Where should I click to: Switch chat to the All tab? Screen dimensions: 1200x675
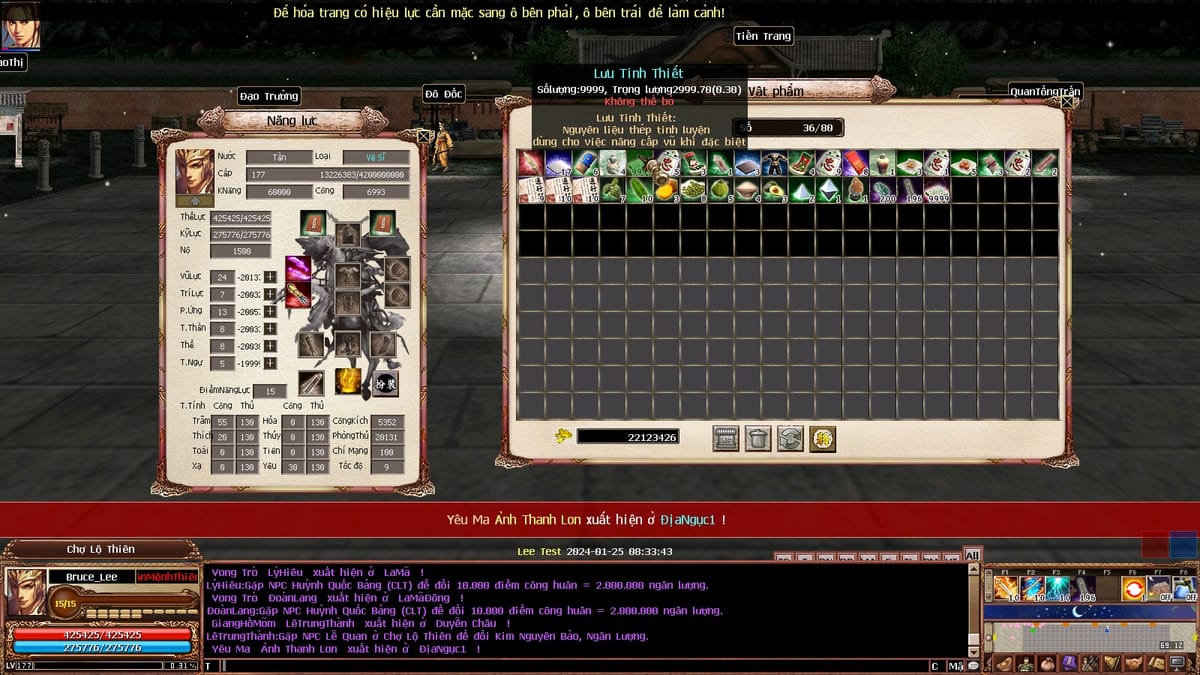972,555
